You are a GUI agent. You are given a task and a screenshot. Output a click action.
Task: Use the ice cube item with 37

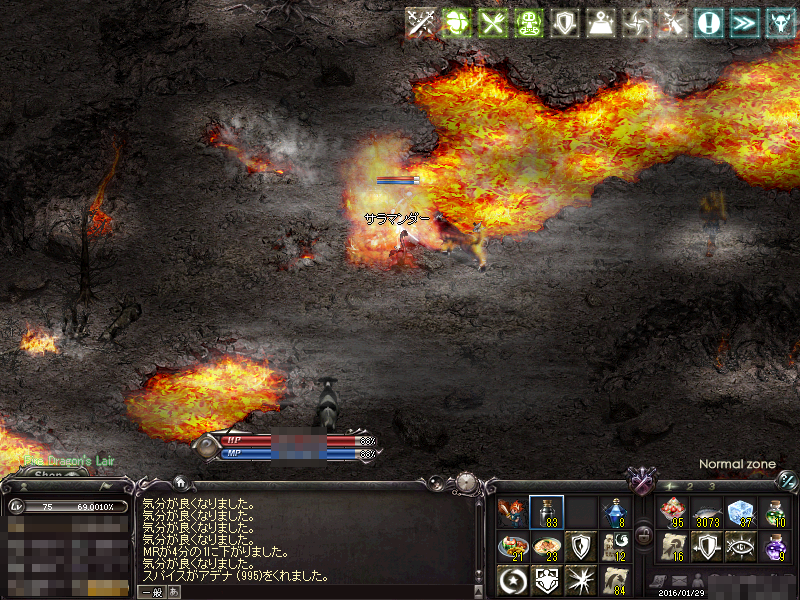coord(740,513)
